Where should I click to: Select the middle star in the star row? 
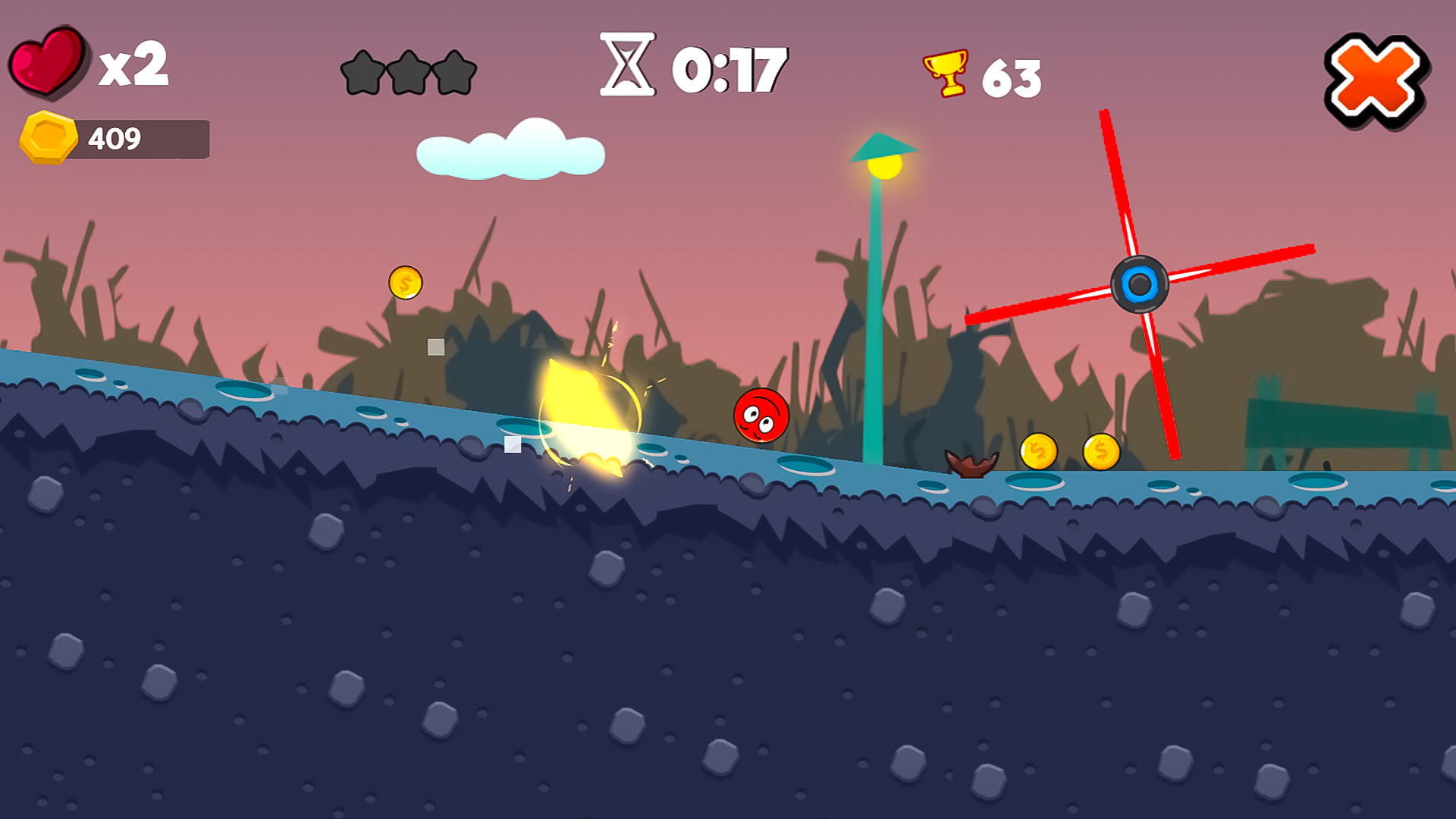tap(410, 72)
